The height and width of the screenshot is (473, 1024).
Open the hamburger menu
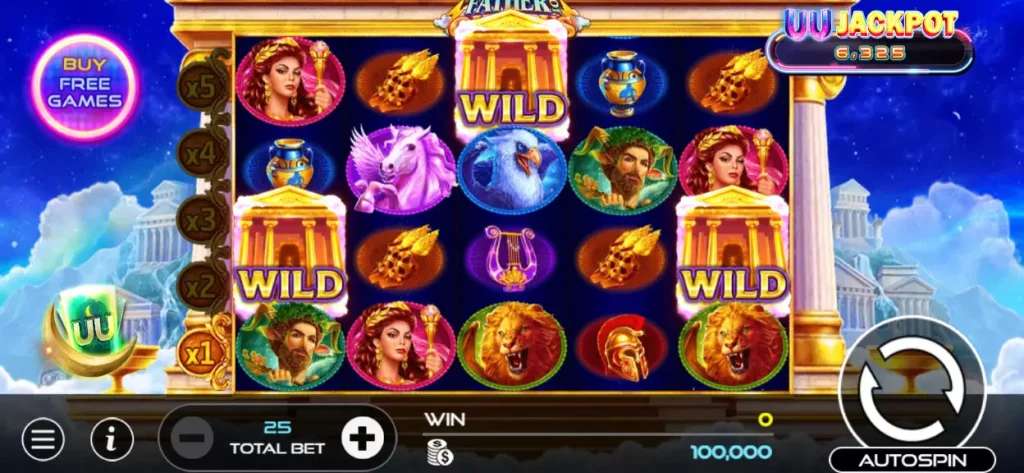(x=43, y=438)
